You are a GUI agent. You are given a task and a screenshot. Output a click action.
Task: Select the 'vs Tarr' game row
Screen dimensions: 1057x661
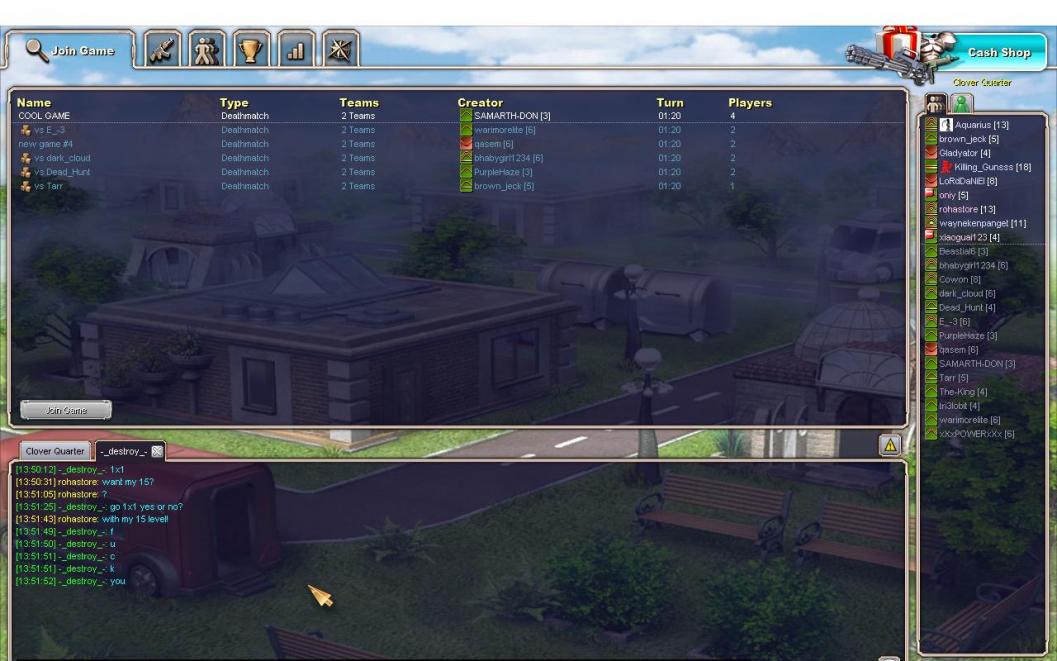48,186
